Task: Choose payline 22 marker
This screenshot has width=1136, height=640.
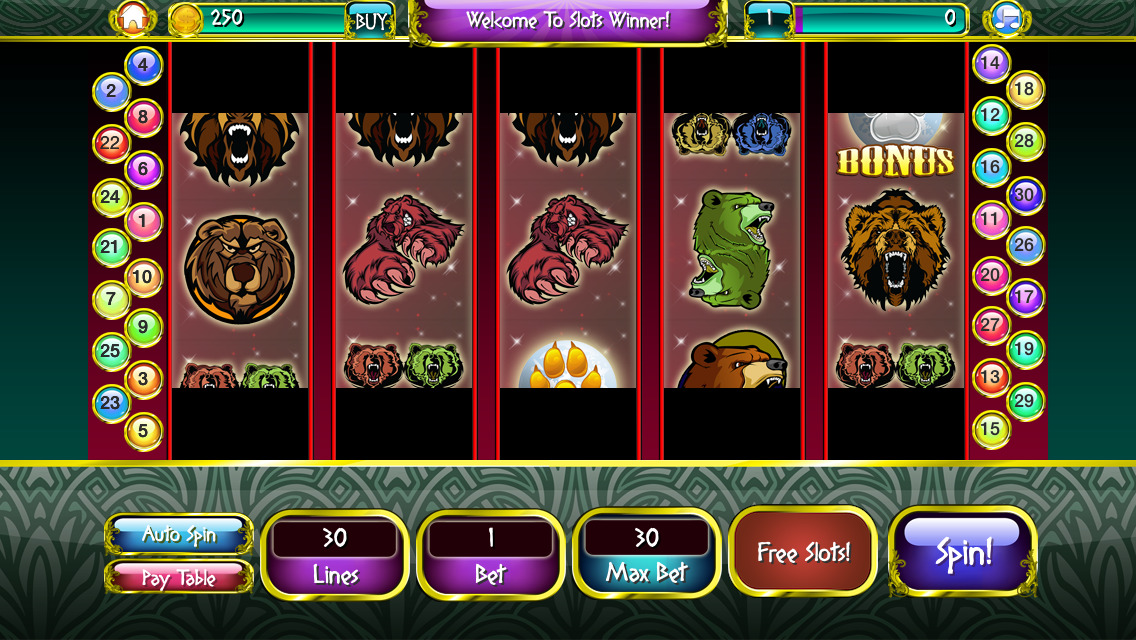Action: click(x=111, y=143)
